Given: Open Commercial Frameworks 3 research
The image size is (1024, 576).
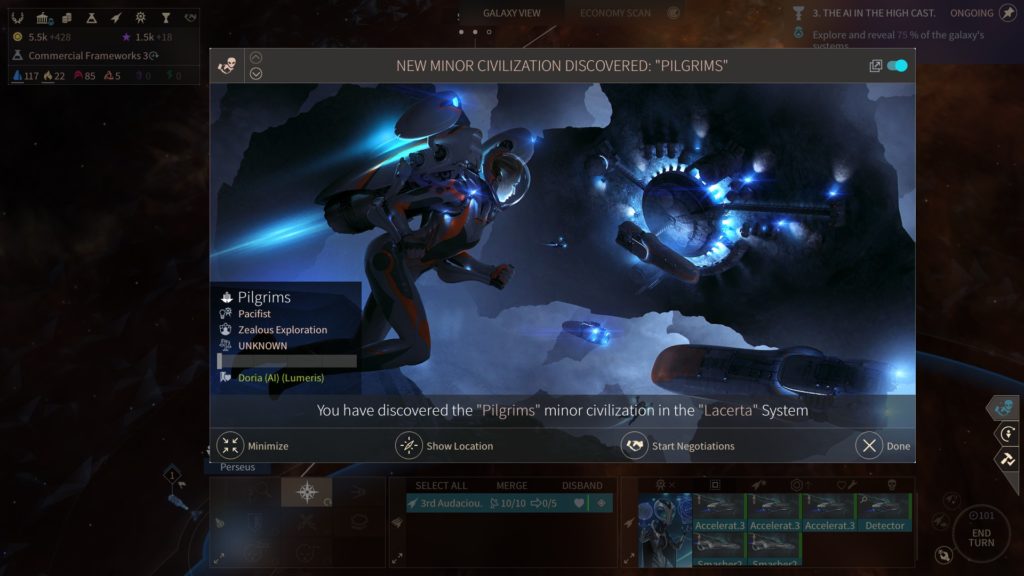Looking at the screenshot, I should click(88, 56).
